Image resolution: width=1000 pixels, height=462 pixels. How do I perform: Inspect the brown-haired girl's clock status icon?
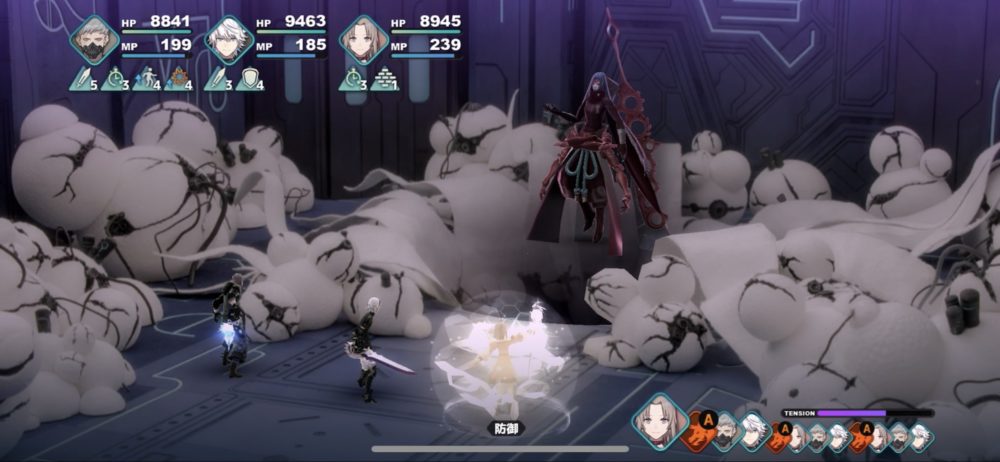(x=353, y=78)
